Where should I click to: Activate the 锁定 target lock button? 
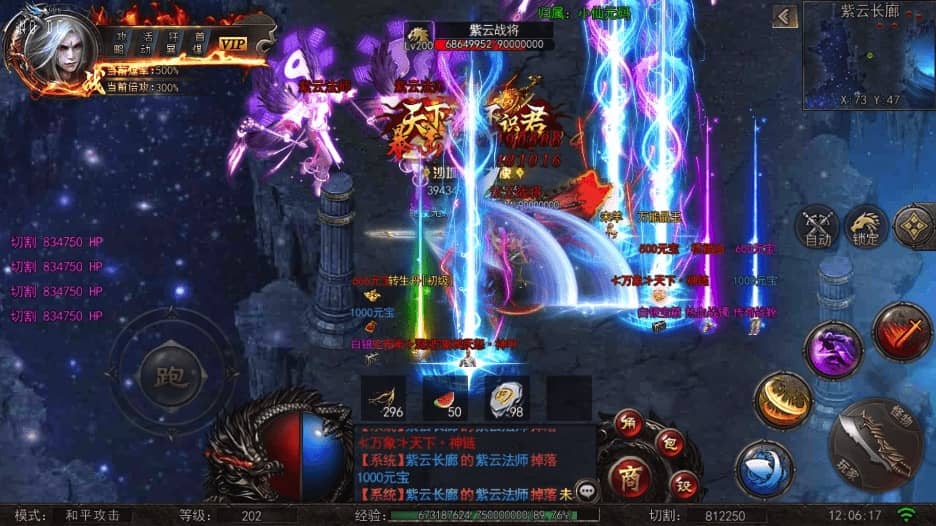[x=865, y=228]
